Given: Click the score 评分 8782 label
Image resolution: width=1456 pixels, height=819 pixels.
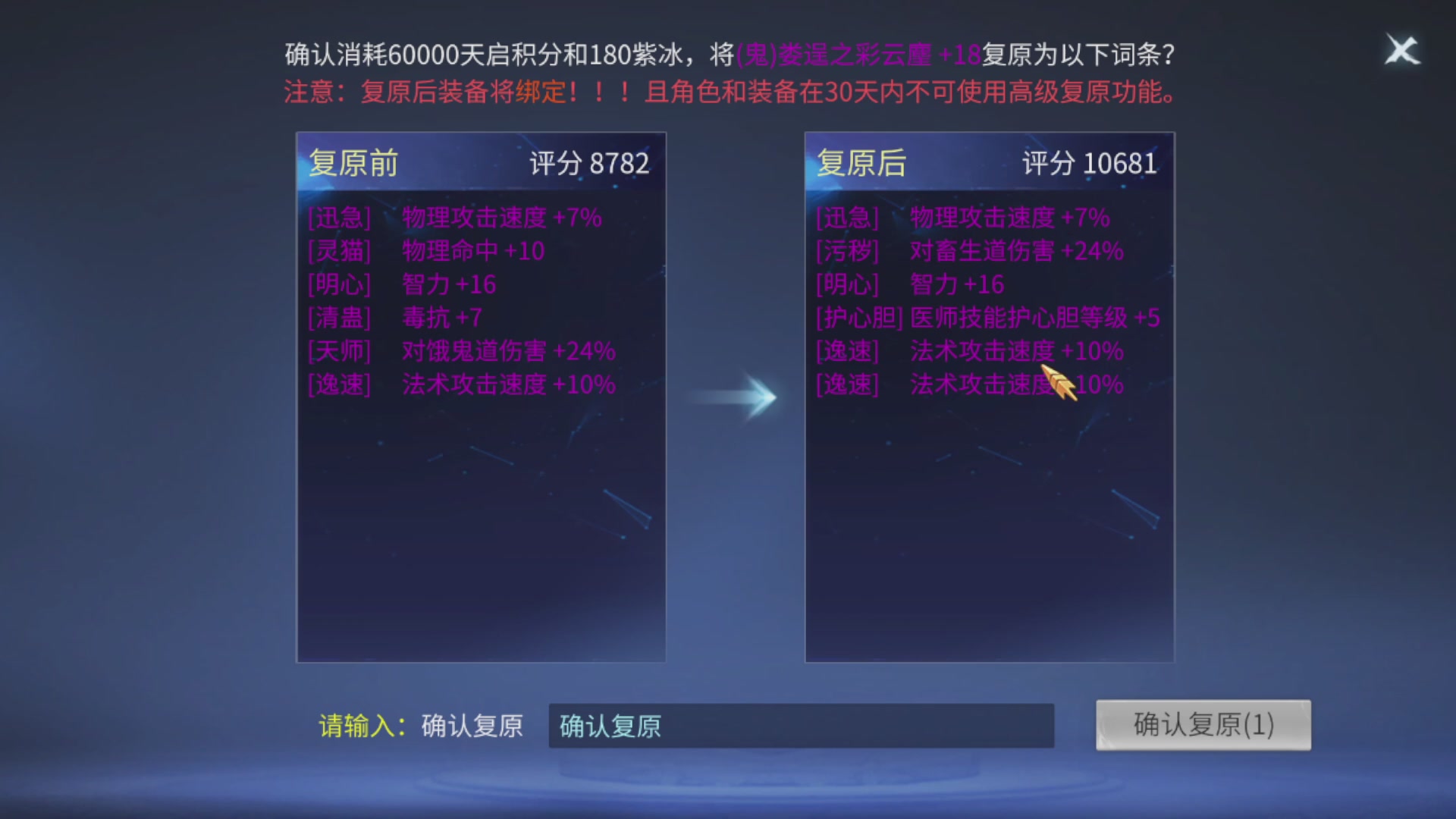Looking at the screenshot, I should 590,162.
